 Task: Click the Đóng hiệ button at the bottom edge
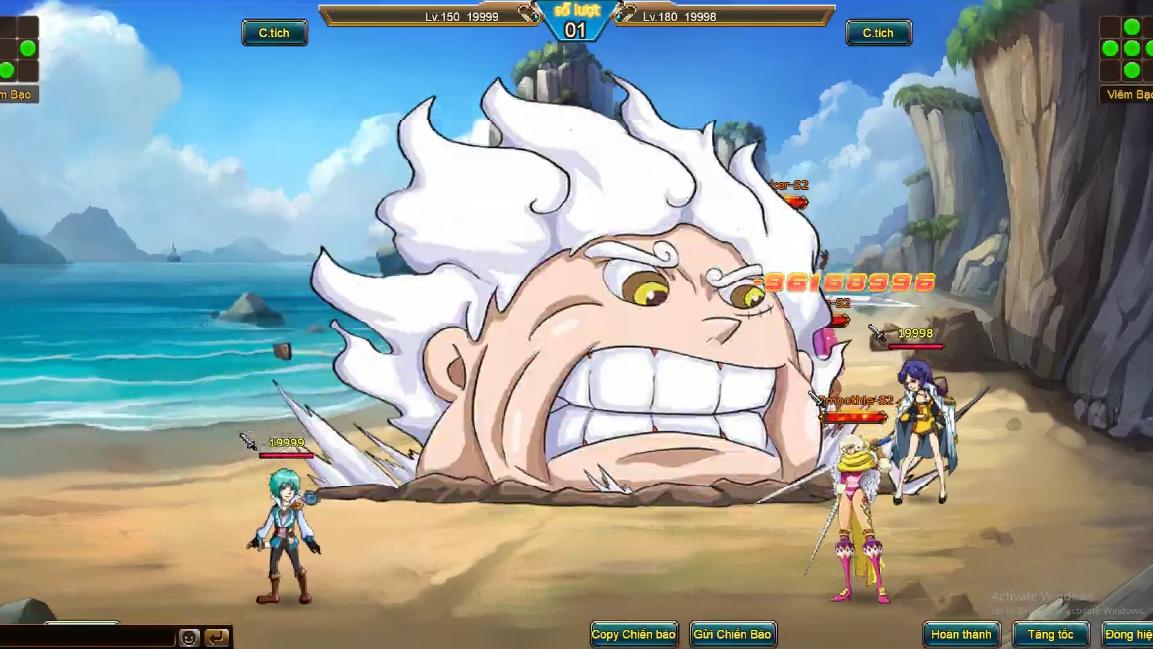tap(1127, 634)
